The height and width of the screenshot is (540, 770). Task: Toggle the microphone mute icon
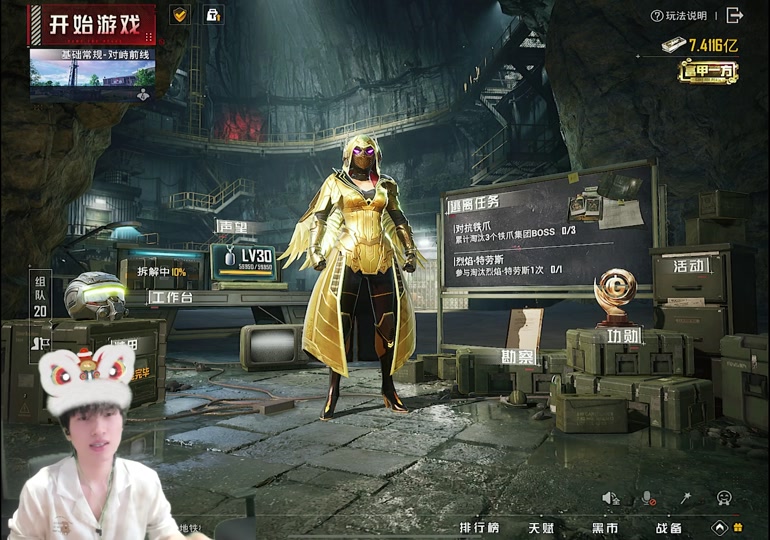(x=648, y=498)
